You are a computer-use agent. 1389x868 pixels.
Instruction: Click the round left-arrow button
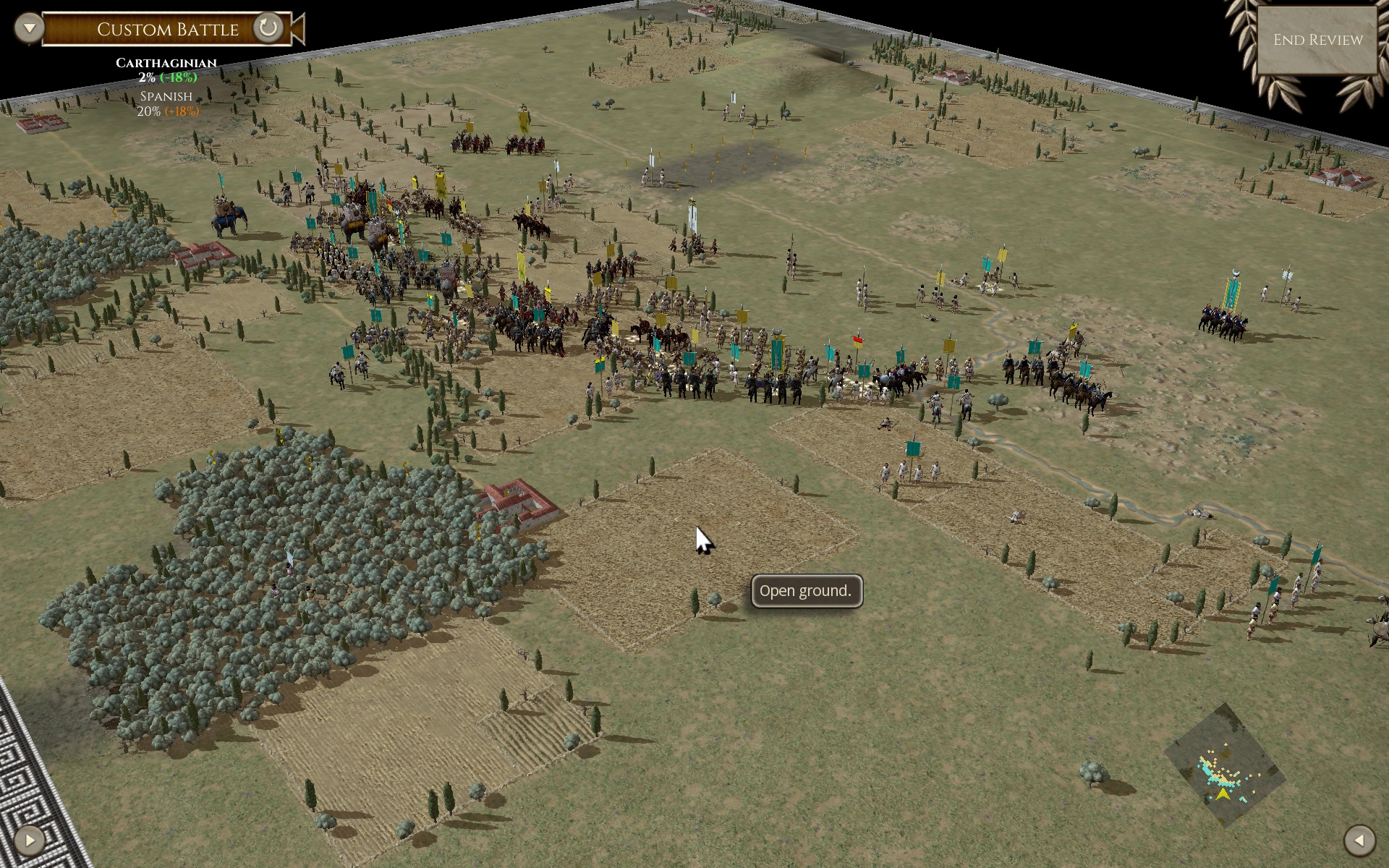point(1359,840)
